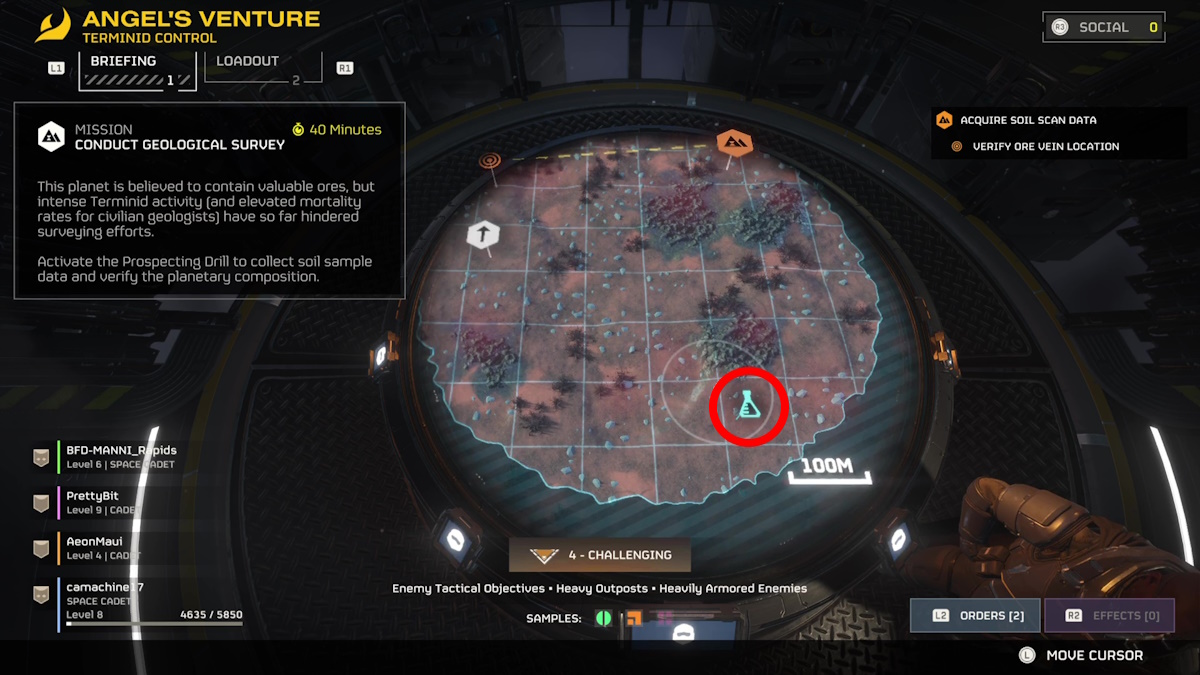Open the Orders panel

coord(975,615)
